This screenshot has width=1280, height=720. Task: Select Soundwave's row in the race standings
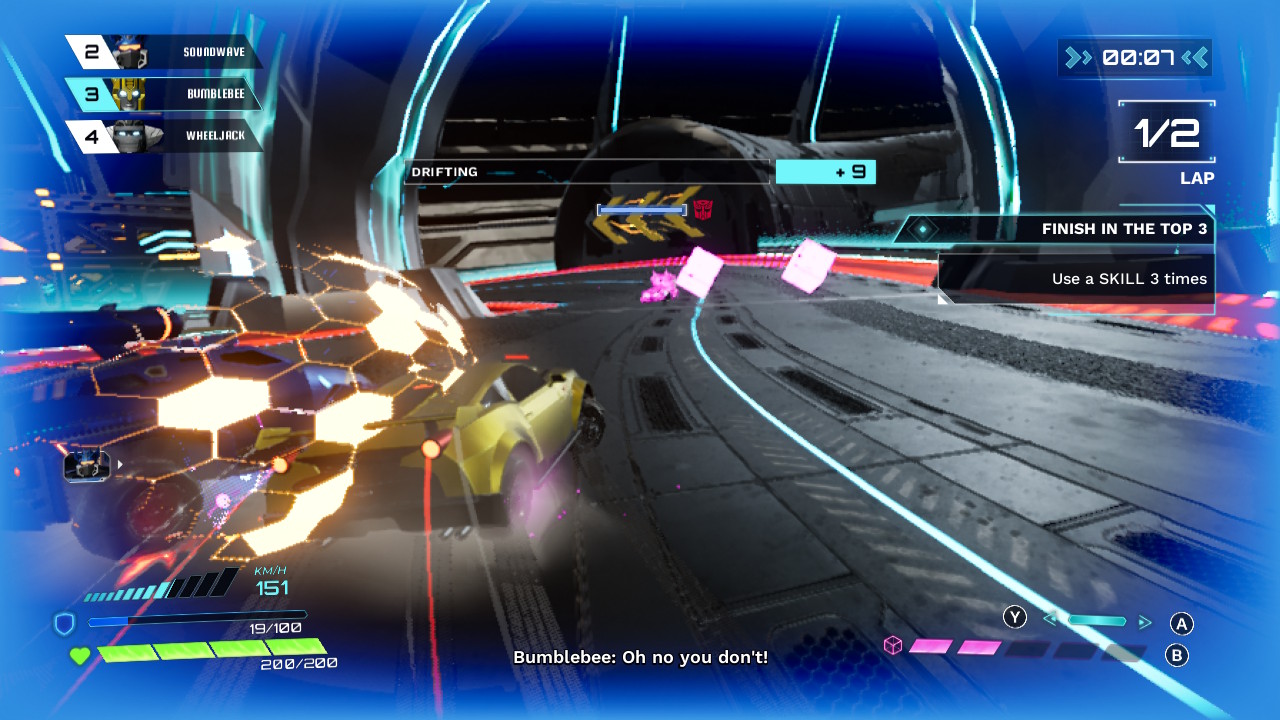165,51
